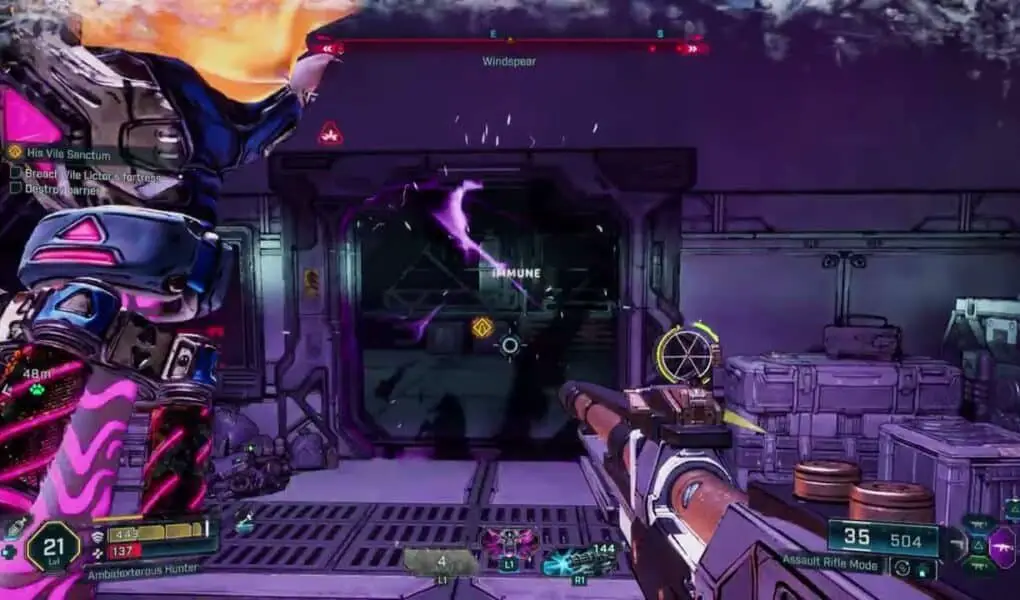Select the cyan weapon ability with 144
The height and width of the screenshot is (600, 1020).
coord(570,562)
